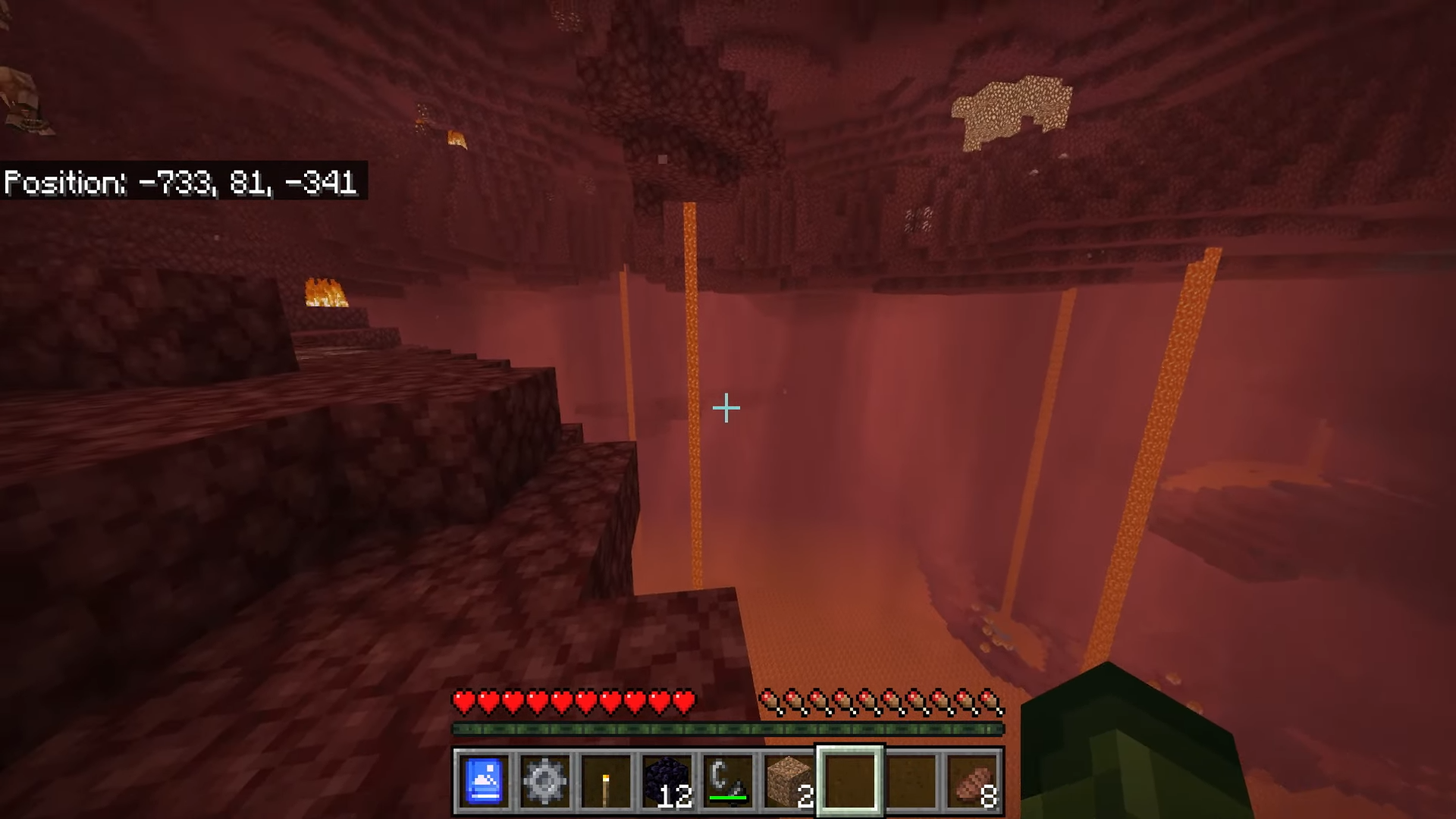Select the gray gear item slot
The width and height of the screenshot is (1456, 819).
[544, 781]
